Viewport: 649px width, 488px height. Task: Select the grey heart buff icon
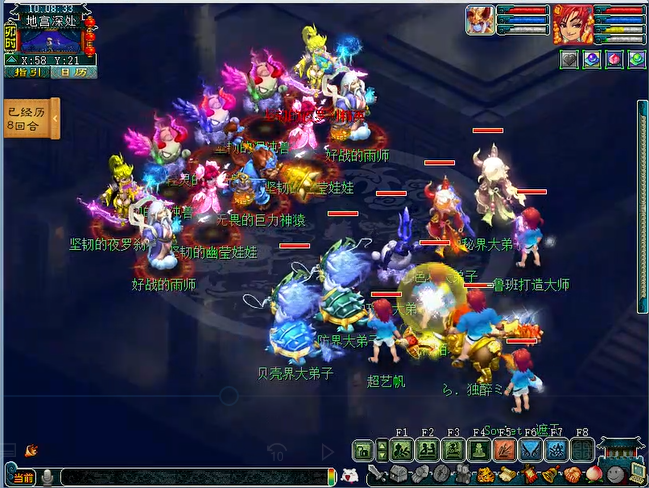click(x=568, y=60)
